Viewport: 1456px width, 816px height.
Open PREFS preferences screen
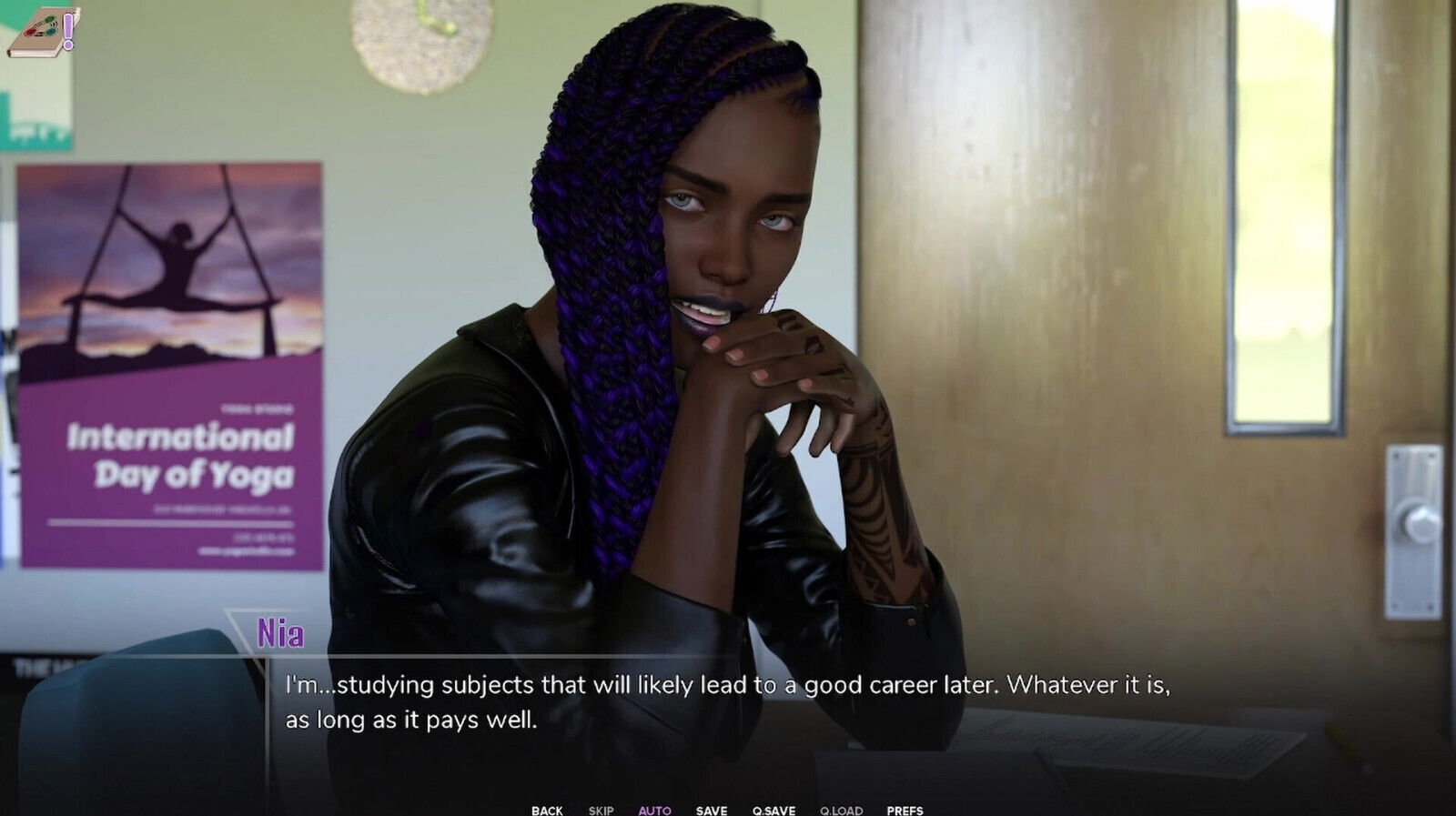[x=905, y=810]
